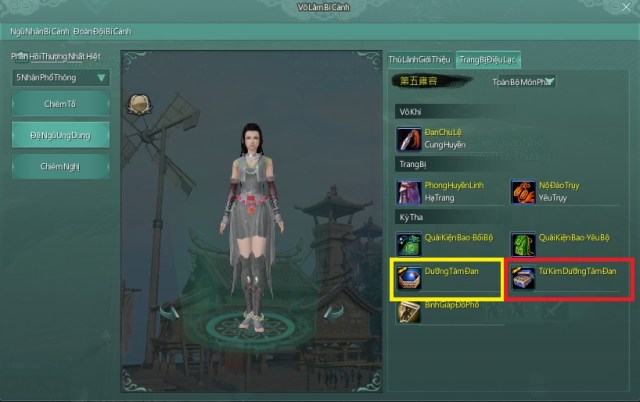
Task: Choose the Đệ Ngũ Ung Dung button
Action: click(61, 135)
